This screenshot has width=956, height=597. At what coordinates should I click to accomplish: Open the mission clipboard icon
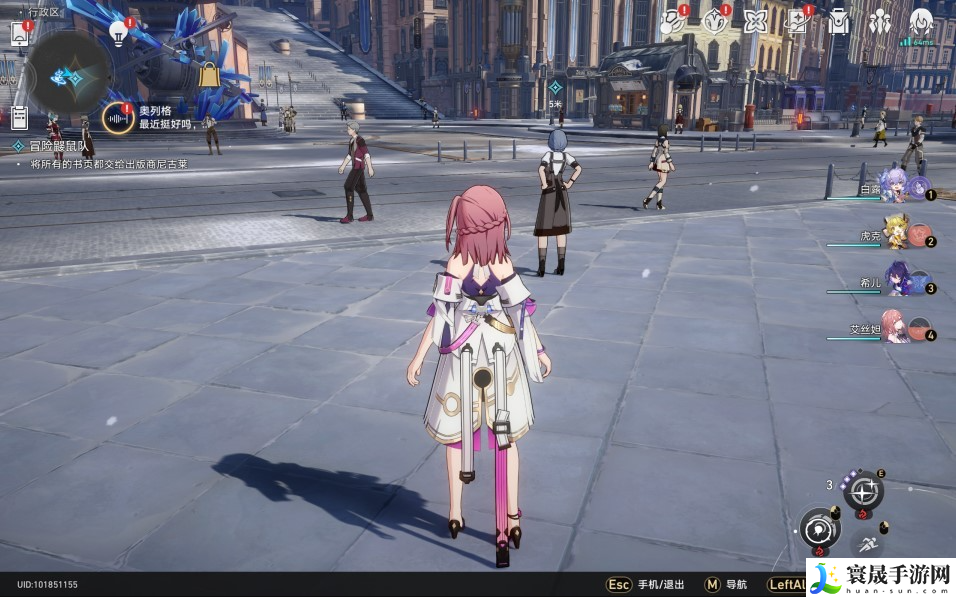tap(19, 117)
